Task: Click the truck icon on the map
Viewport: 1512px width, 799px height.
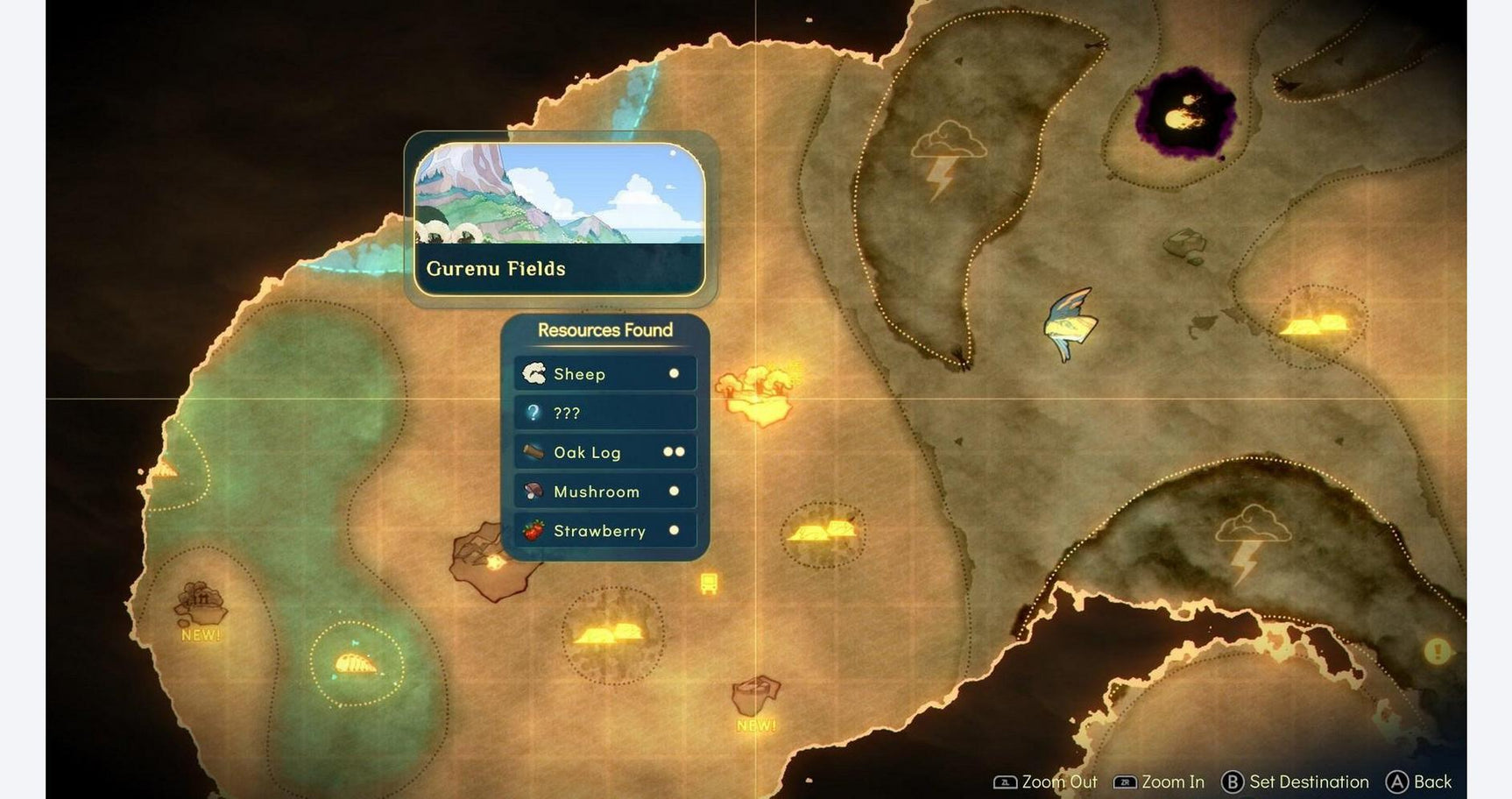Action: (707, 584)
